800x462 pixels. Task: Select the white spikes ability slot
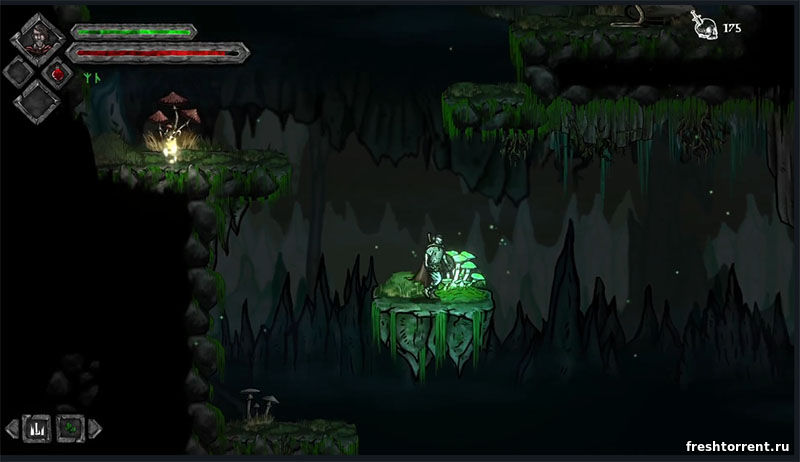(x=35, y=427)
